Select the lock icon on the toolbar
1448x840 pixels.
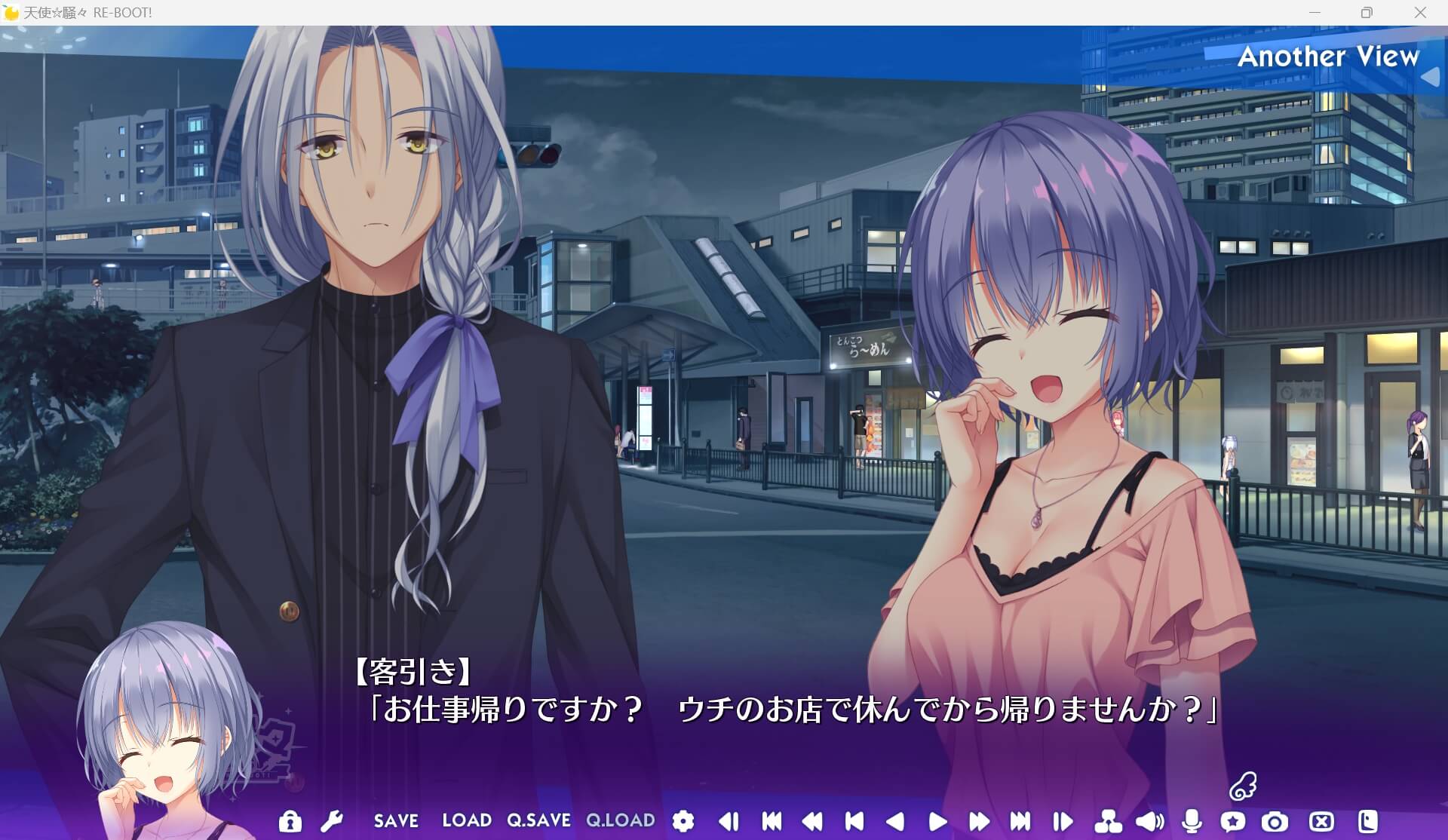tap(290, 821)
